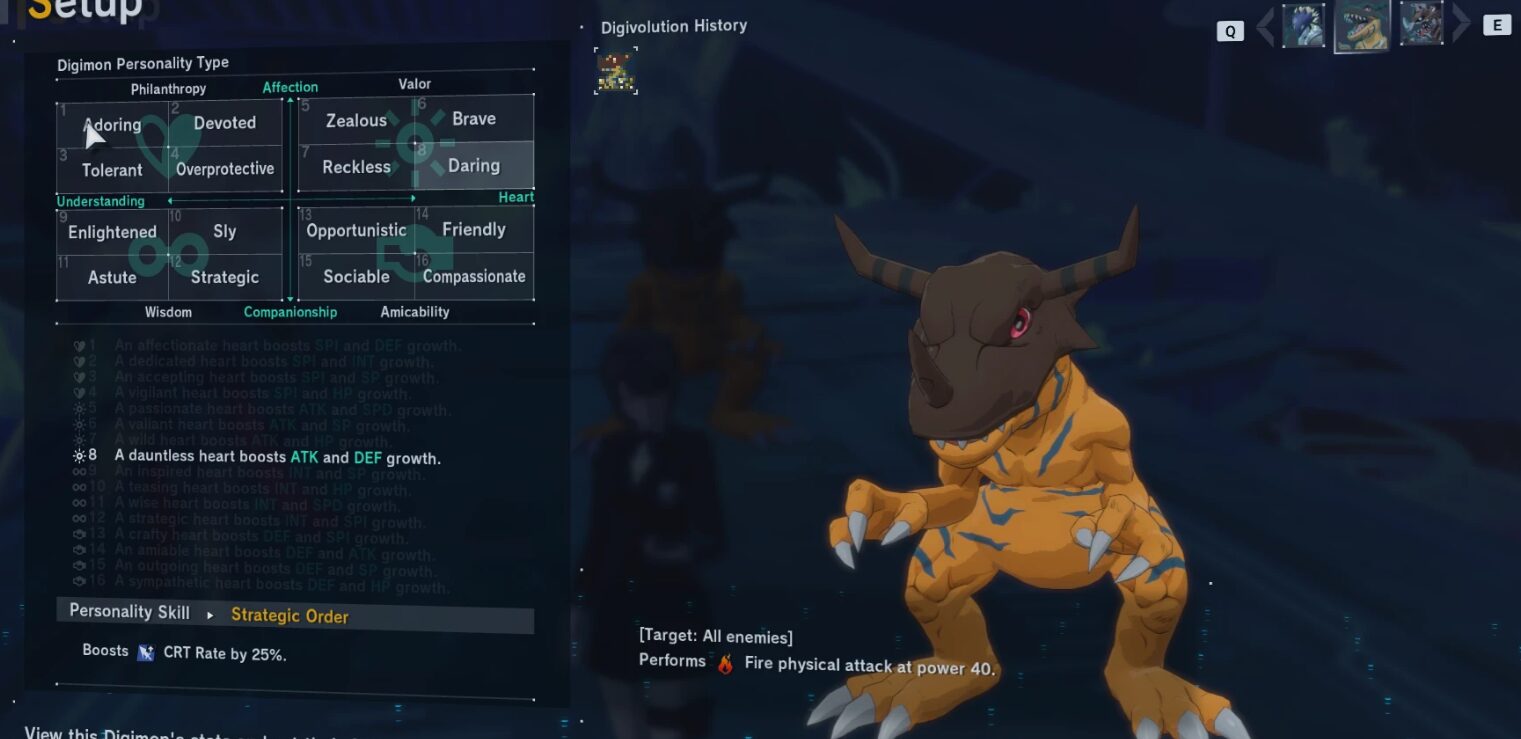Choose the Zealous personality type
The image size is (1521, 739).
coord(356,121)
